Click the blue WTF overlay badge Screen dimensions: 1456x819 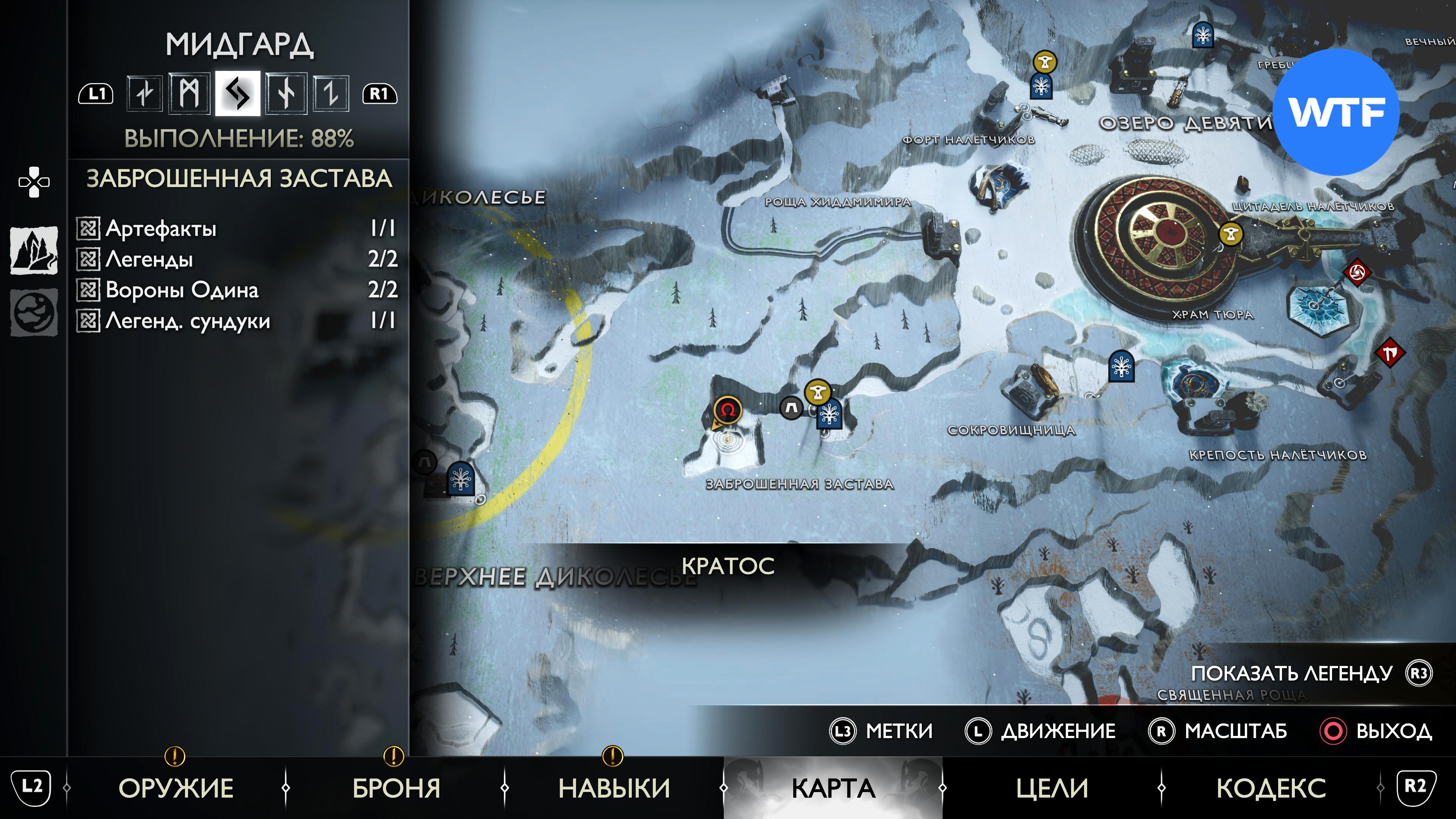[1336, 112]
